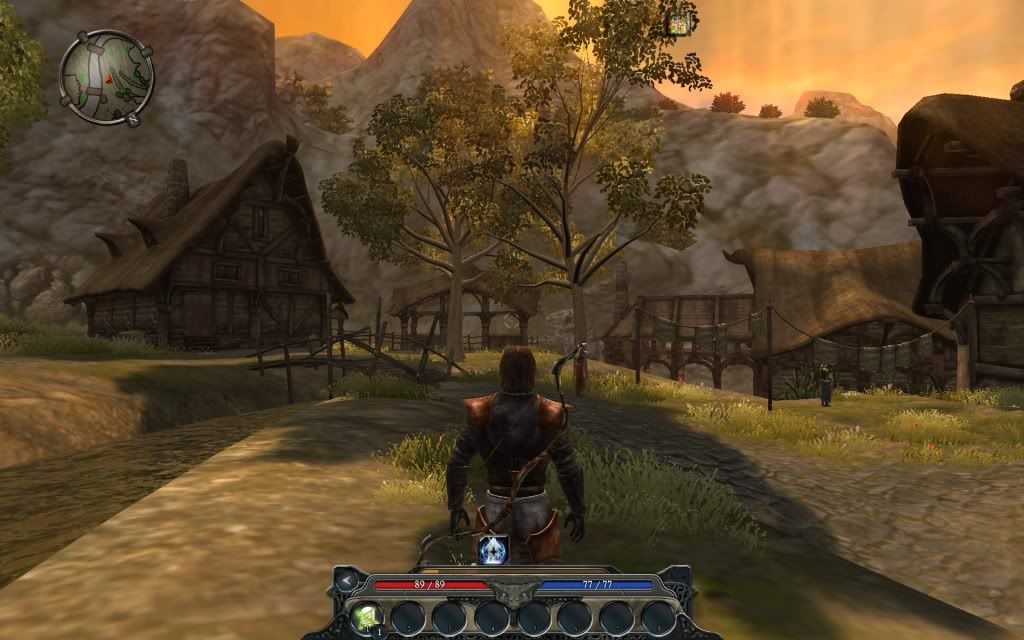Open the circular minimap

105,75
